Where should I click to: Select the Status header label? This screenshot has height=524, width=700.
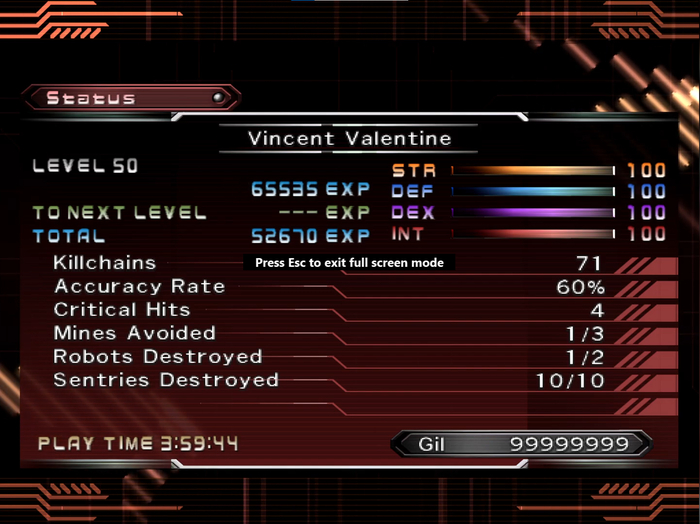pos(92,98)
